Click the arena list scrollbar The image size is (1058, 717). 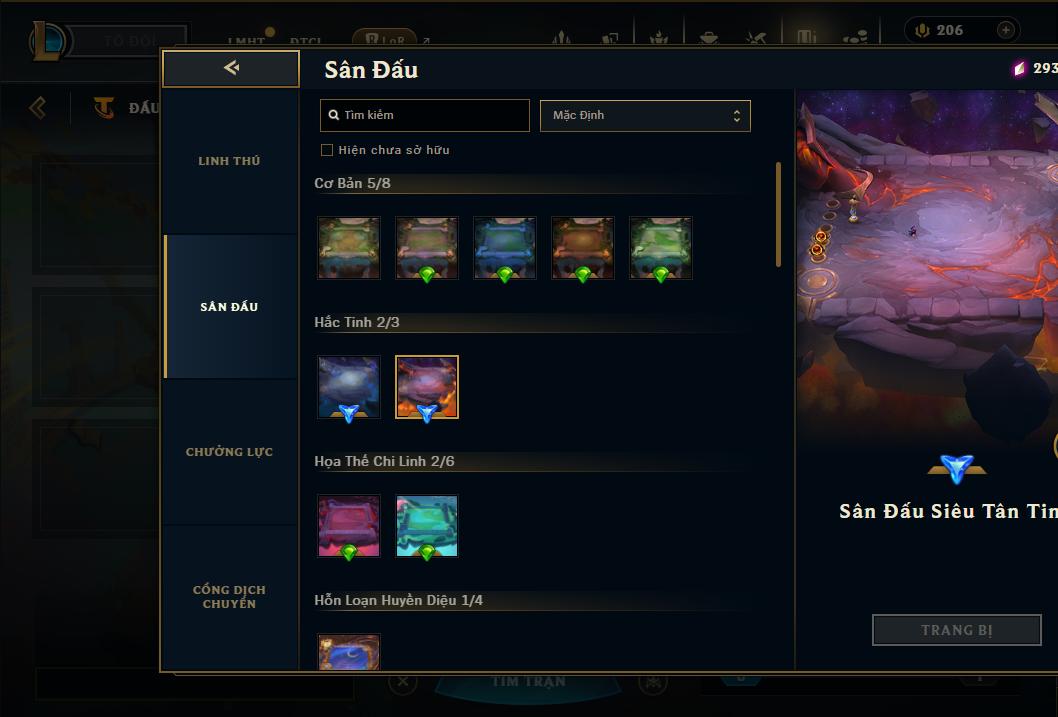pos(778,215)
